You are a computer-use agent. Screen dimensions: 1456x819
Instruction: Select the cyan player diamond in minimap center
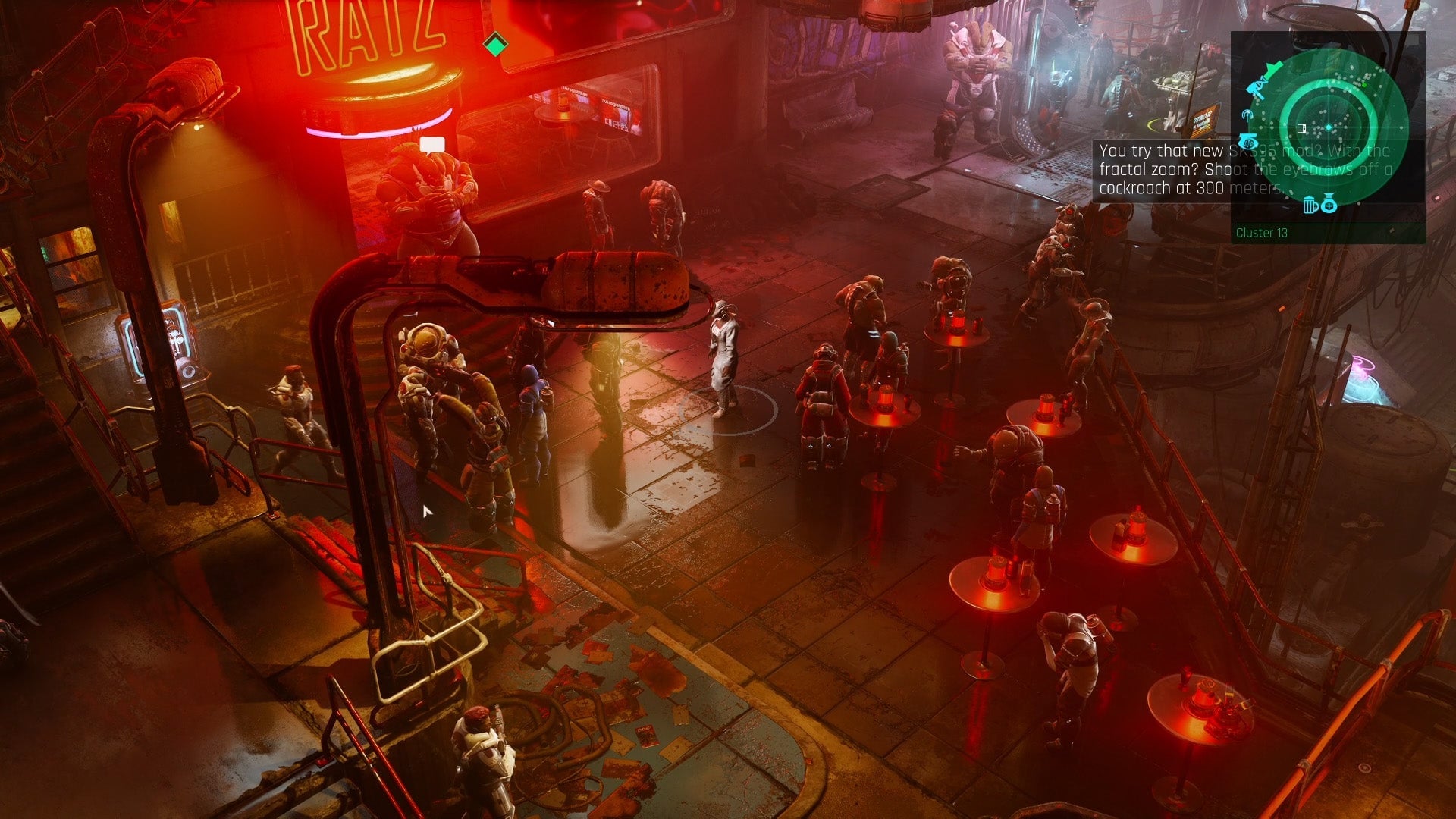pyautogui.click(x=1329, y=127)
